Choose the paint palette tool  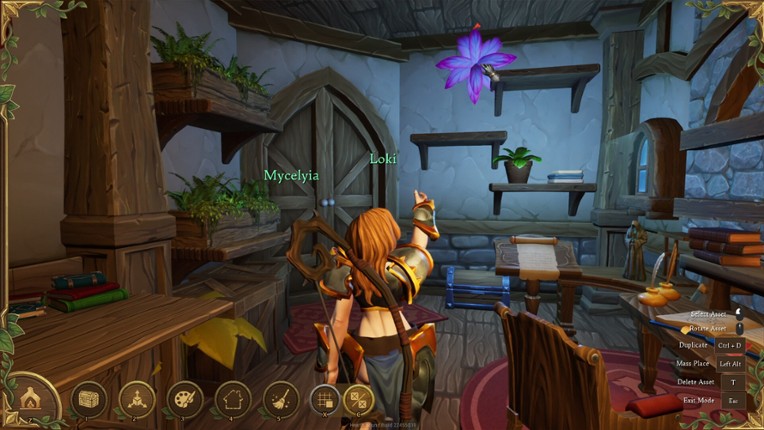coord(185,400)
